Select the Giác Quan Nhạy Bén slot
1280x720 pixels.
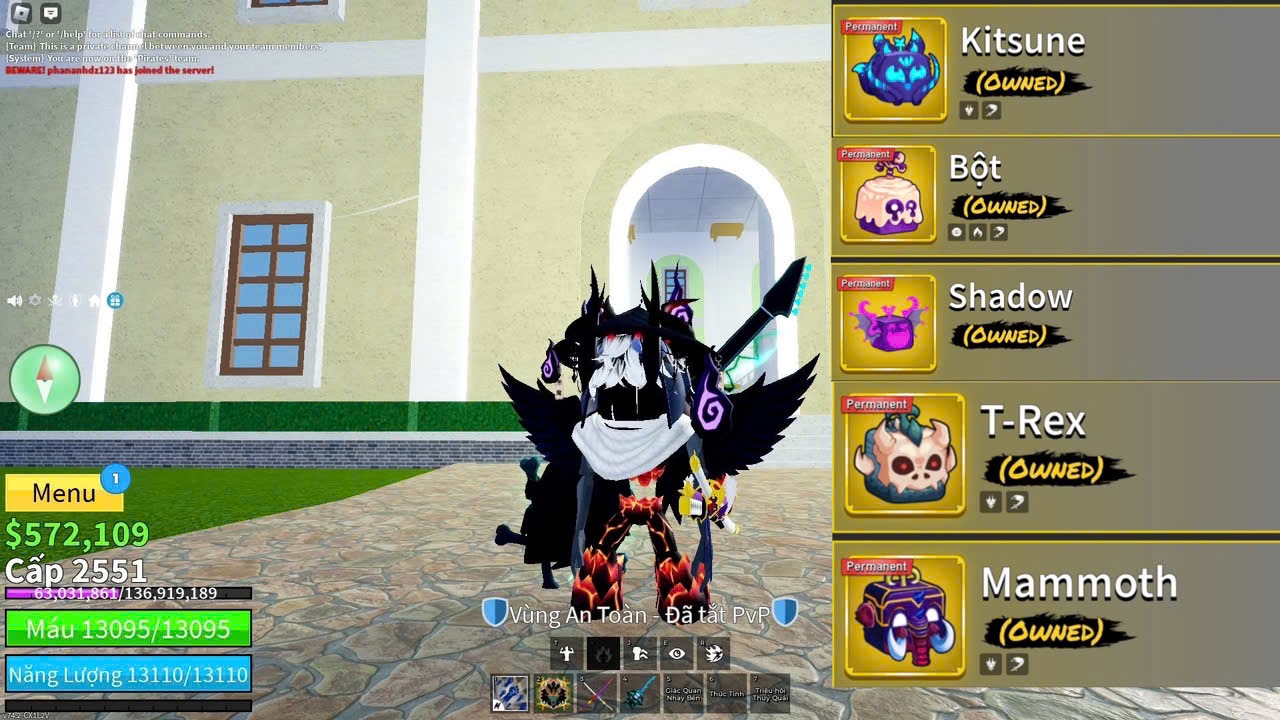coord(684,693)
